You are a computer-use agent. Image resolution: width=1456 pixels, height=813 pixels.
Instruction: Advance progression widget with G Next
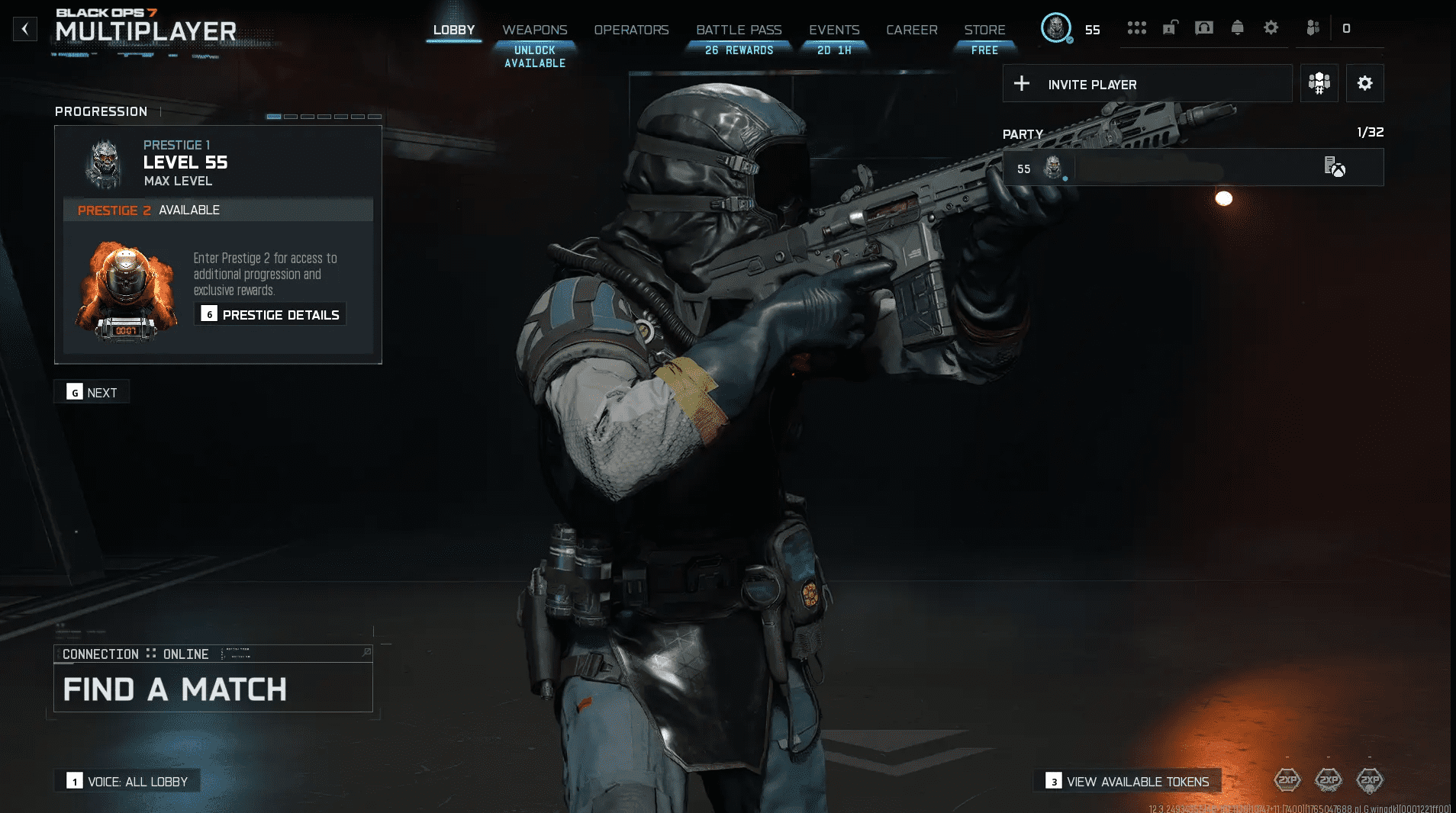coord(92,391)
